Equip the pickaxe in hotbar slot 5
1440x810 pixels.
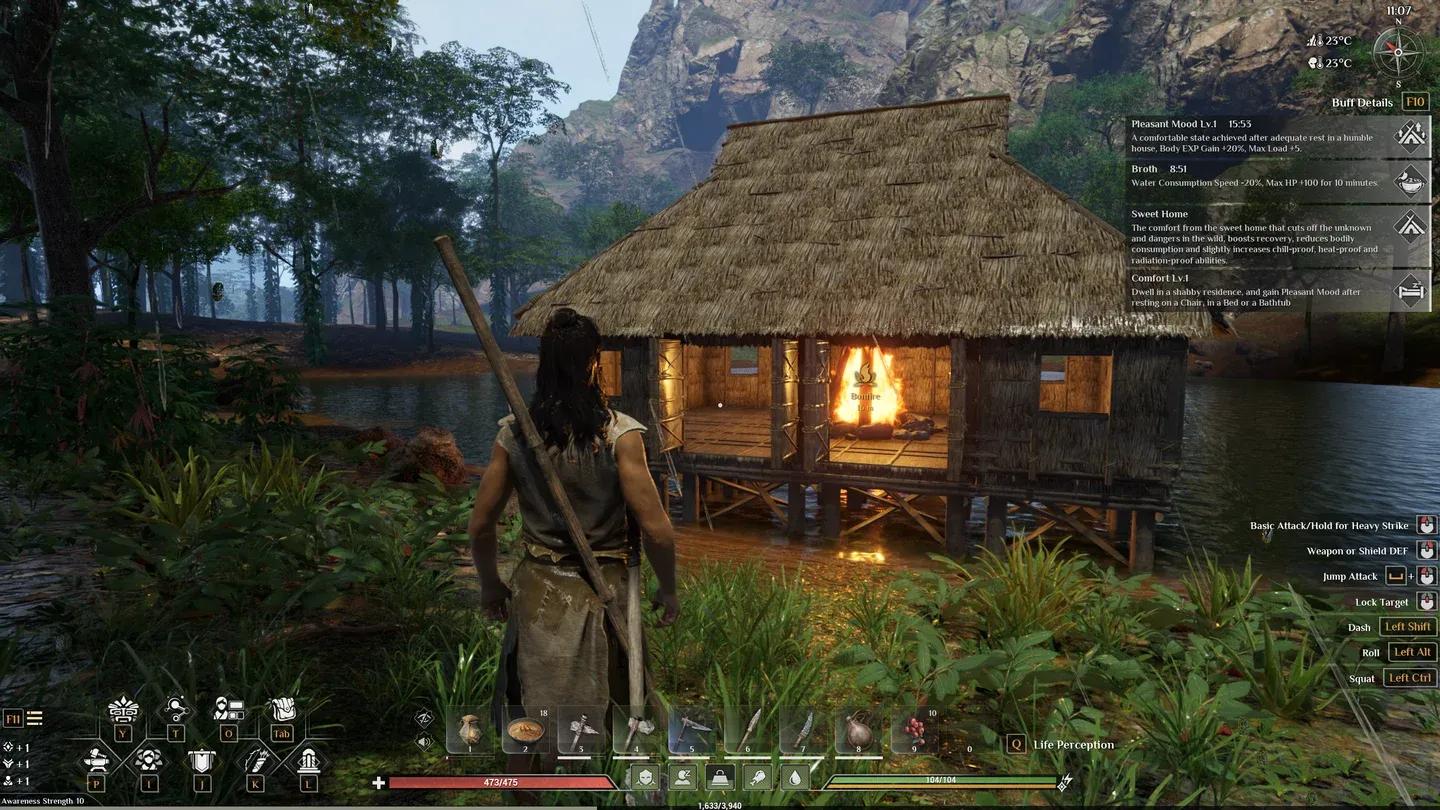tap(691, 730)
